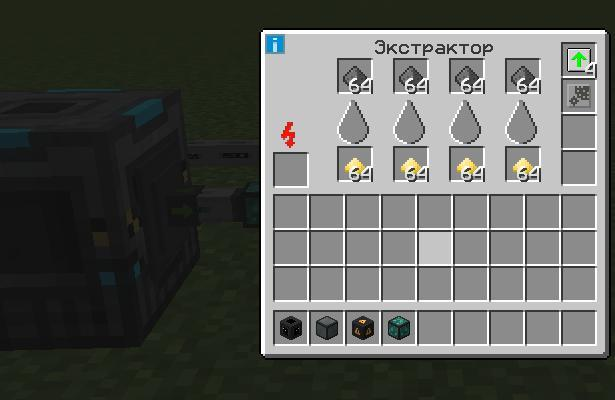Viewport: 615px width, 400px height.
Task: Click the upgrade slot with faded ghost icon
Action: 579,95
